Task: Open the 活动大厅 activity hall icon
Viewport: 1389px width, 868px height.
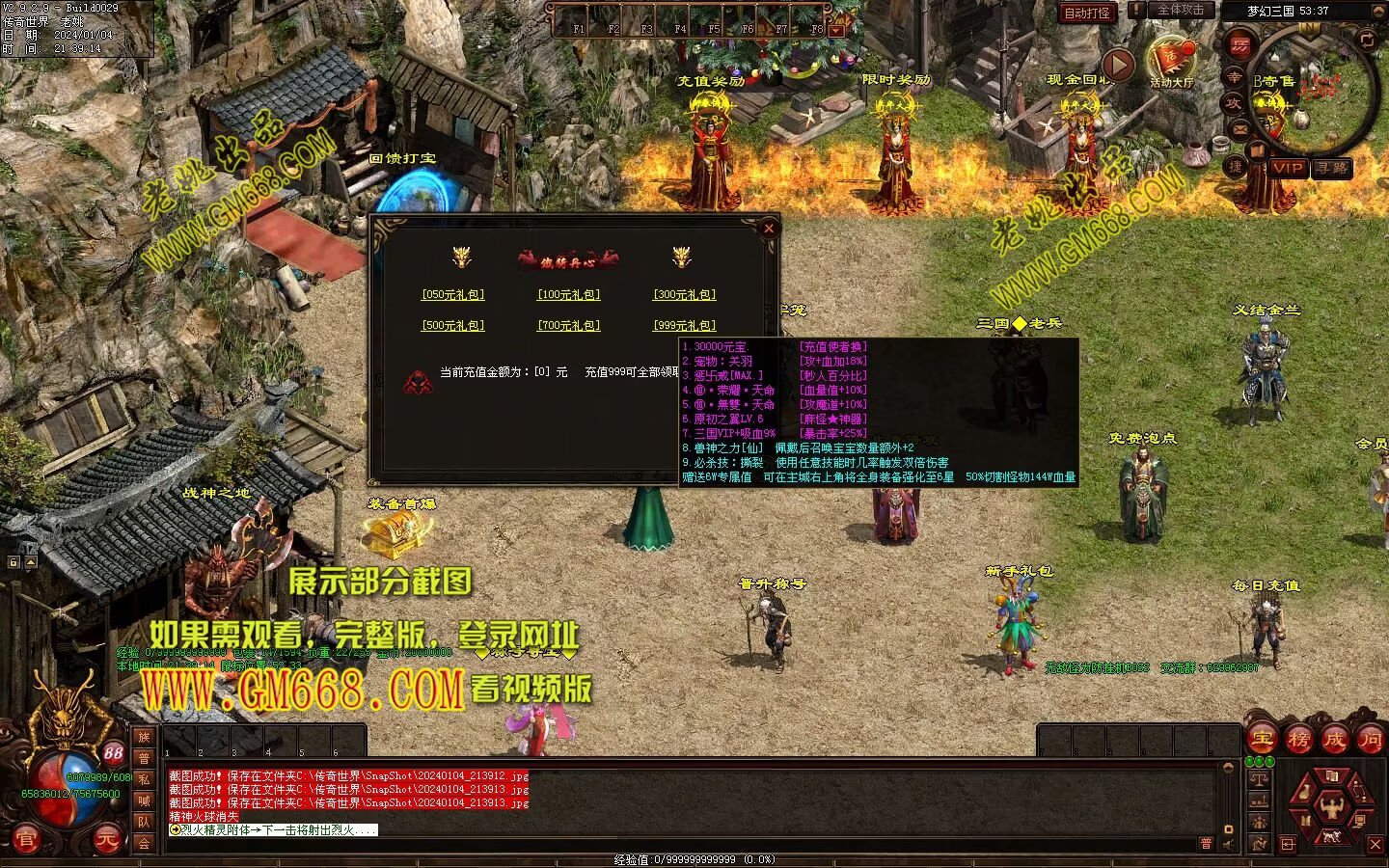Action: [x=1171, y=62]
